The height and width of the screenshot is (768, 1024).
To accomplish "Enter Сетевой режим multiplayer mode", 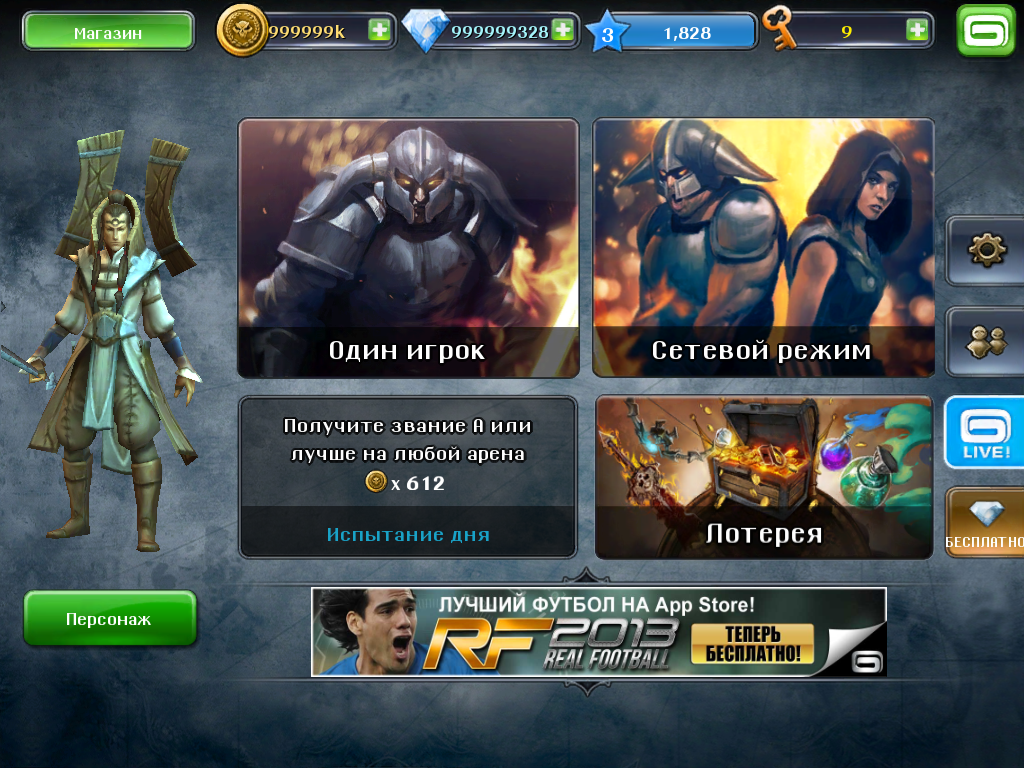I will (763, 248).
